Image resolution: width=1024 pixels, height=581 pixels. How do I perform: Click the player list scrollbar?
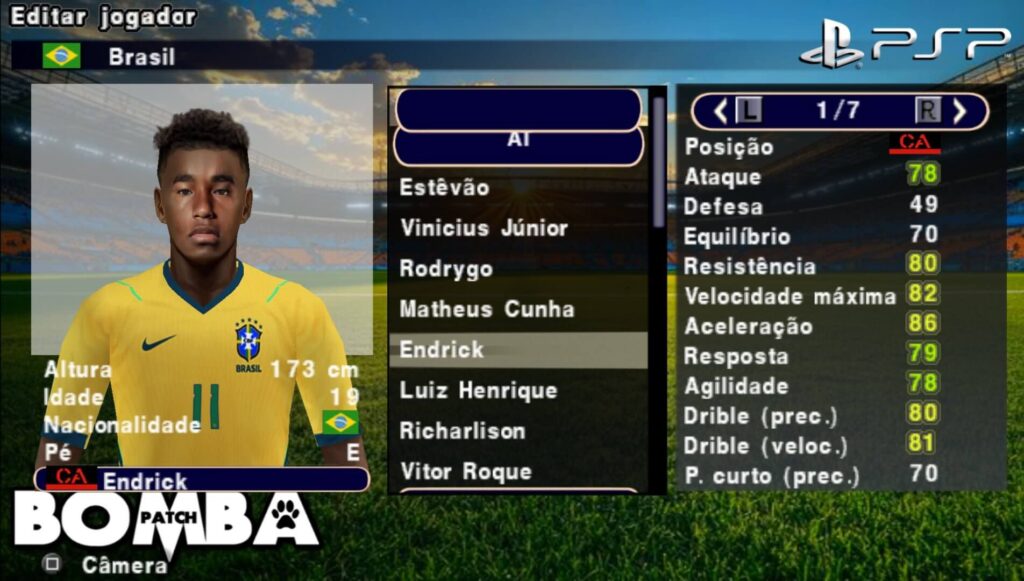(658, 160)
